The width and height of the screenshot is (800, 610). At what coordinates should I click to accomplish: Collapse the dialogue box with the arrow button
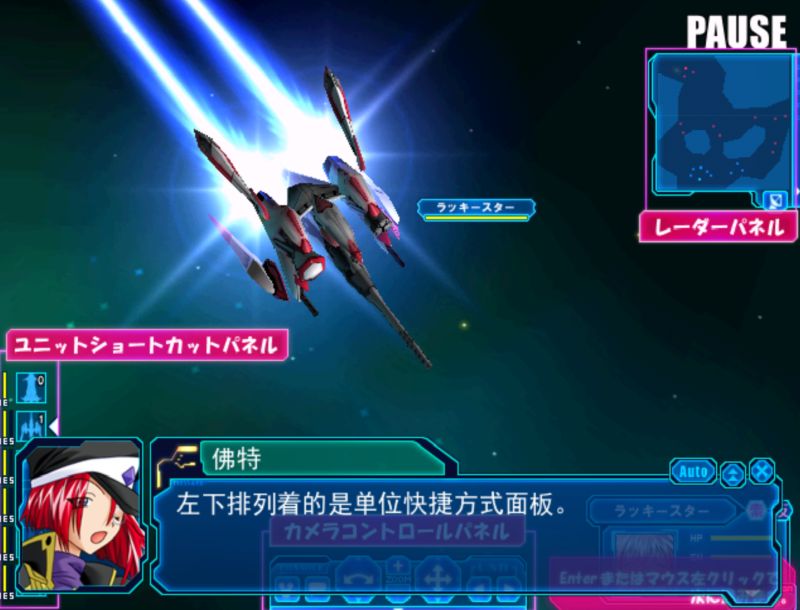pos(732,472)
